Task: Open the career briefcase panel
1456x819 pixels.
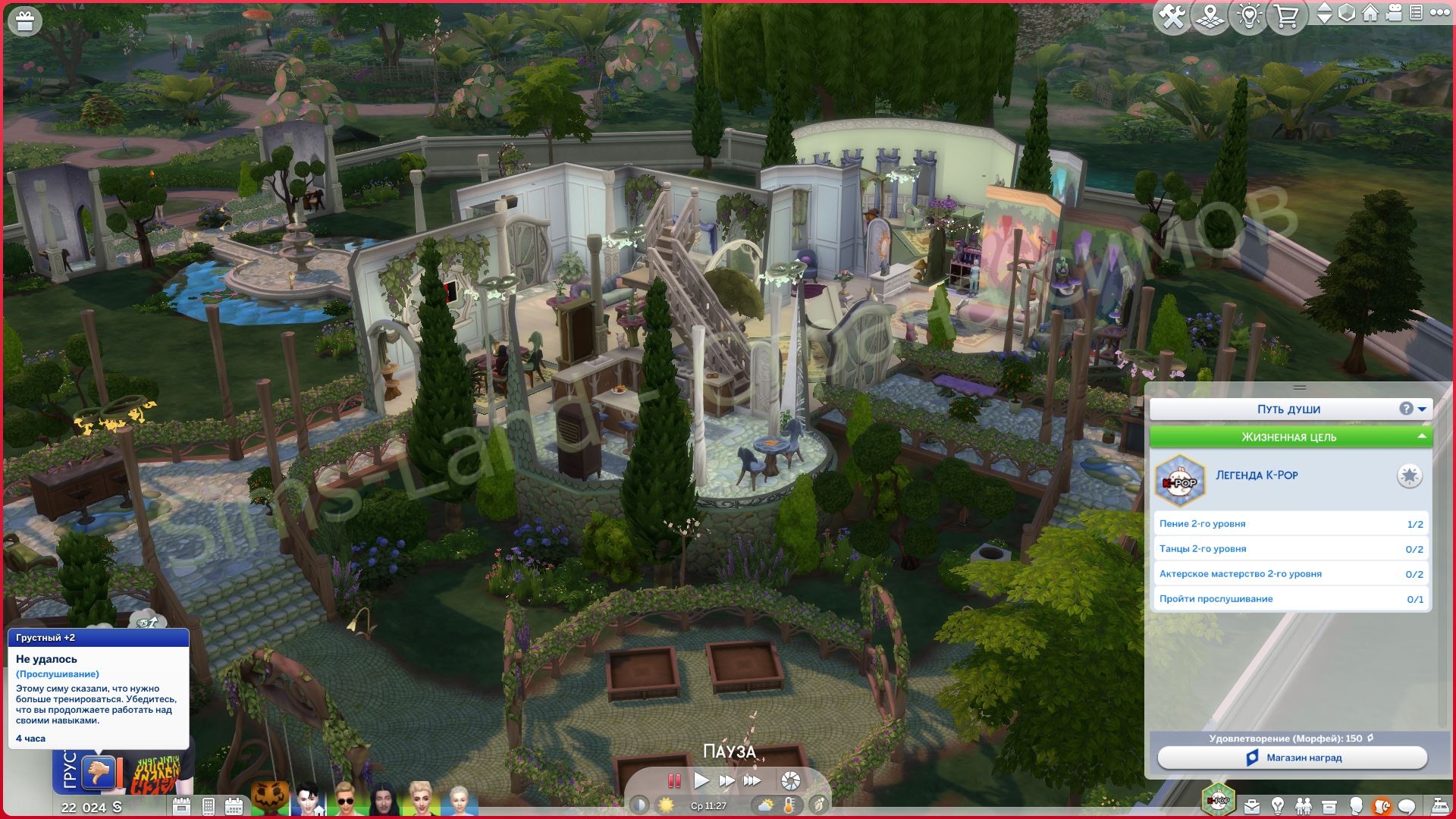Action: (1252, 806)
